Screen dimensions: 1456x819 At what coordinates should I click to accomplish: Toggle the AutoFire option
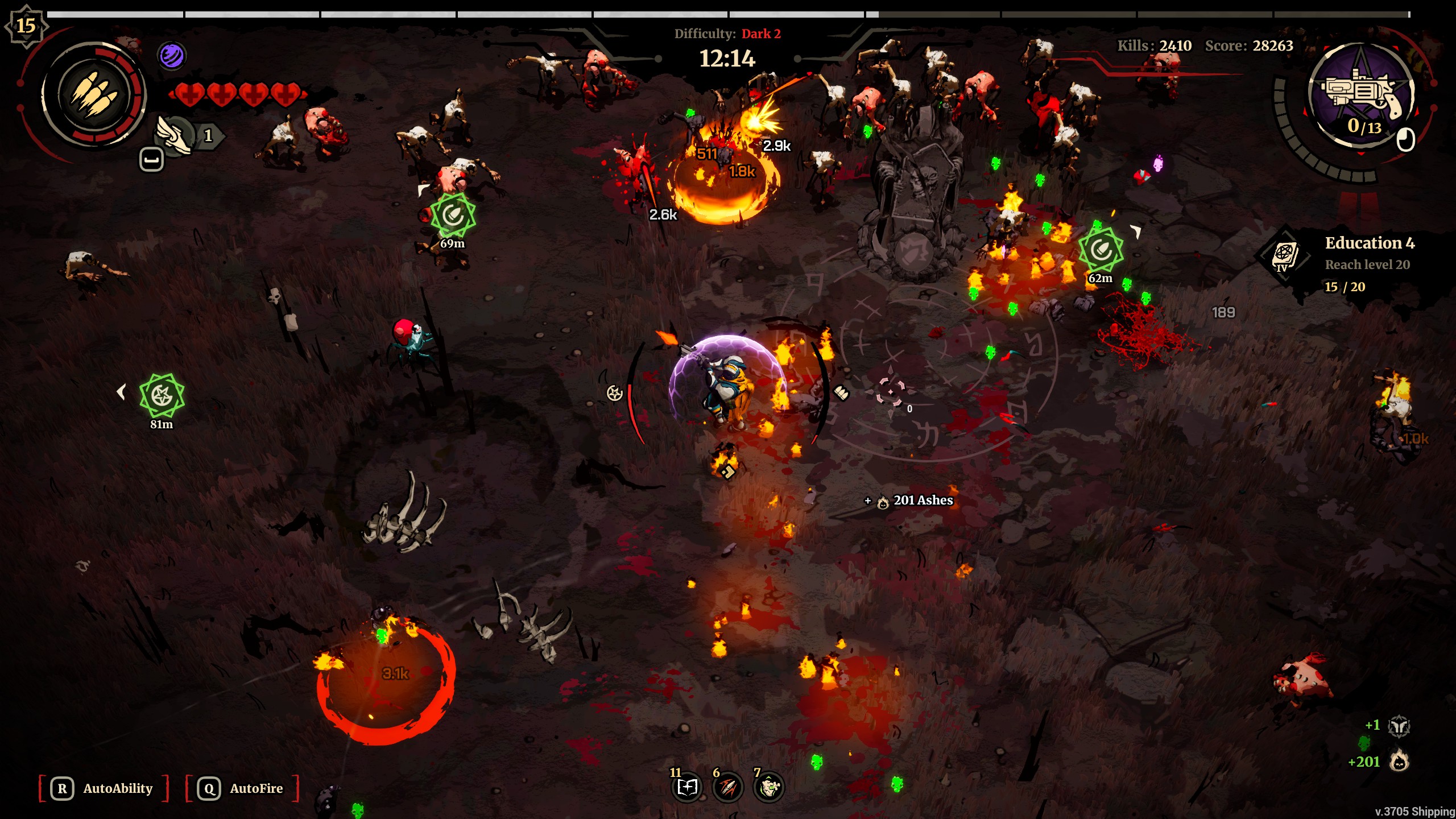[x=242, y=788]
